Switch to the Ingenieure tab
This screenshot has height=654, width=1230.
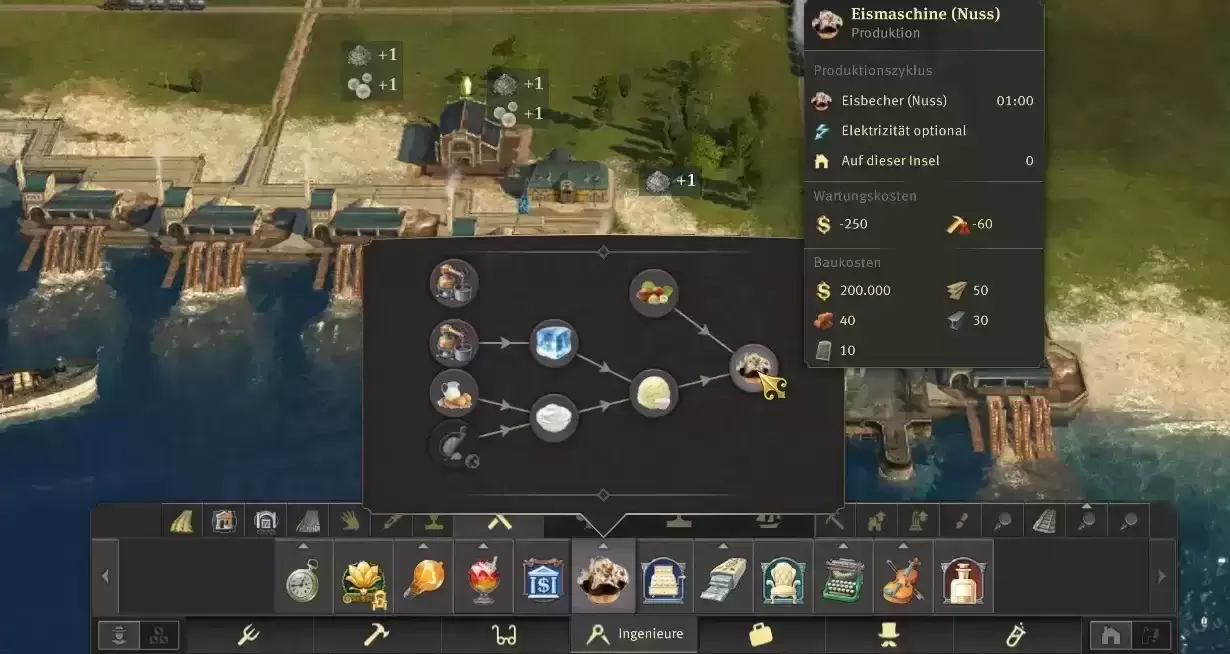tap(634, 634)
